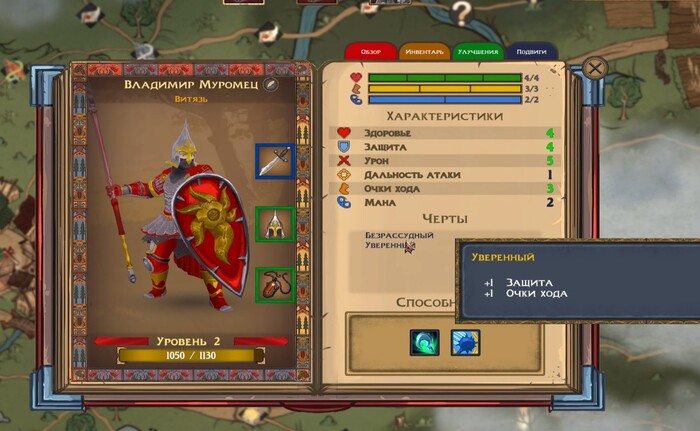Click the pencil icon to rename hero

[269, 85]
